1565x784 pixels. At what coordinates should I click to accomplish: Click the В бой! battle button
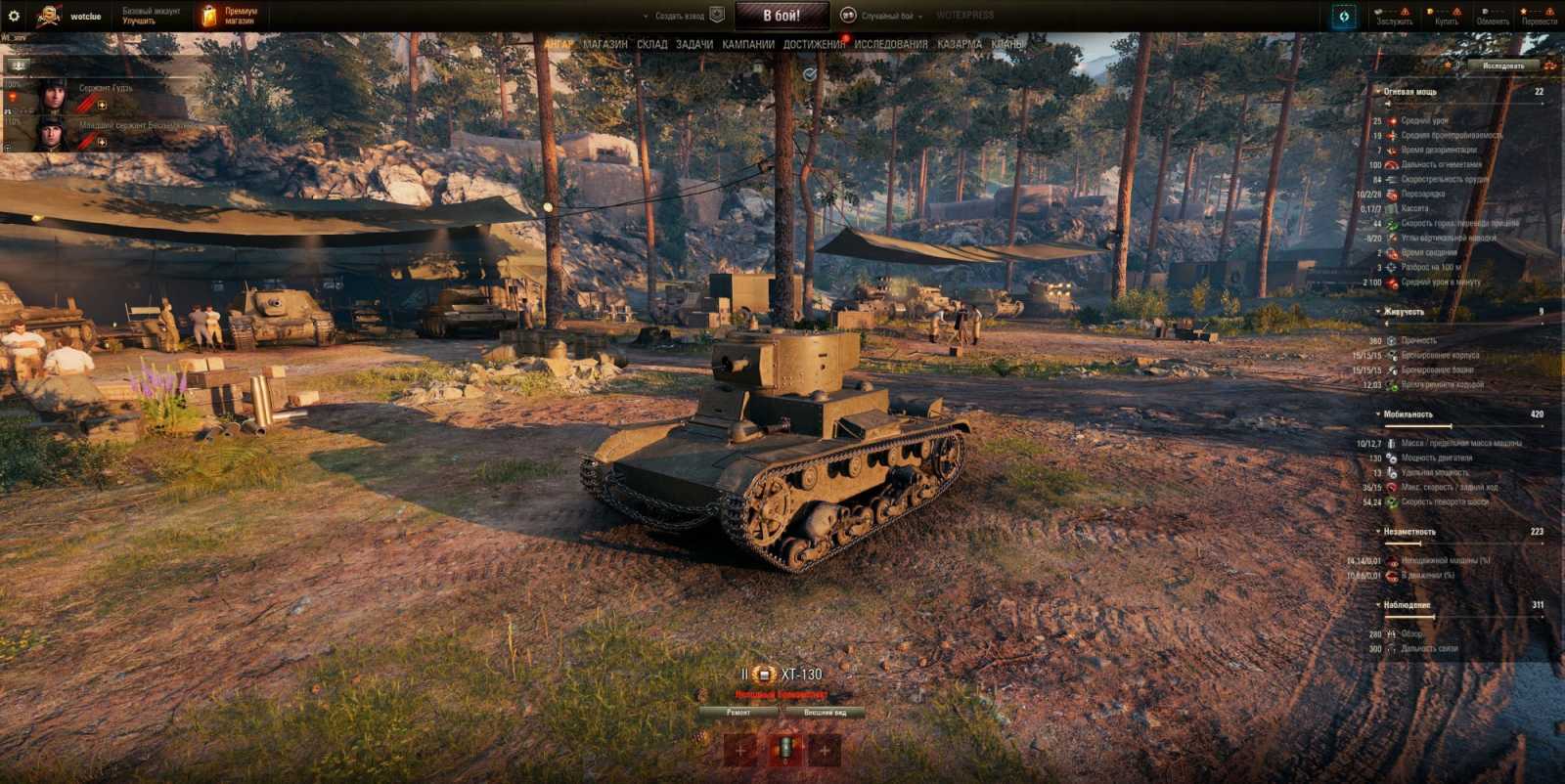(782, 15)
